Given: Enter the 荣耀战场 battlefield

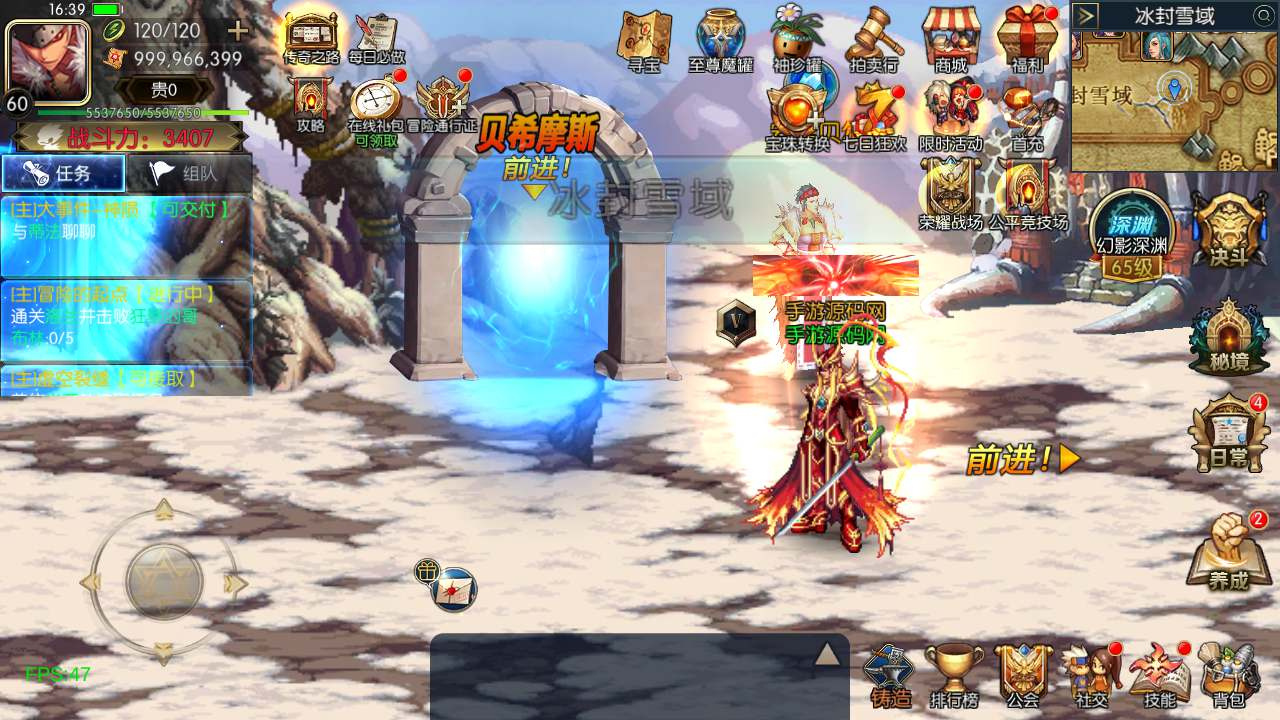Looking at the screenshot, I should tap(950, 193).
